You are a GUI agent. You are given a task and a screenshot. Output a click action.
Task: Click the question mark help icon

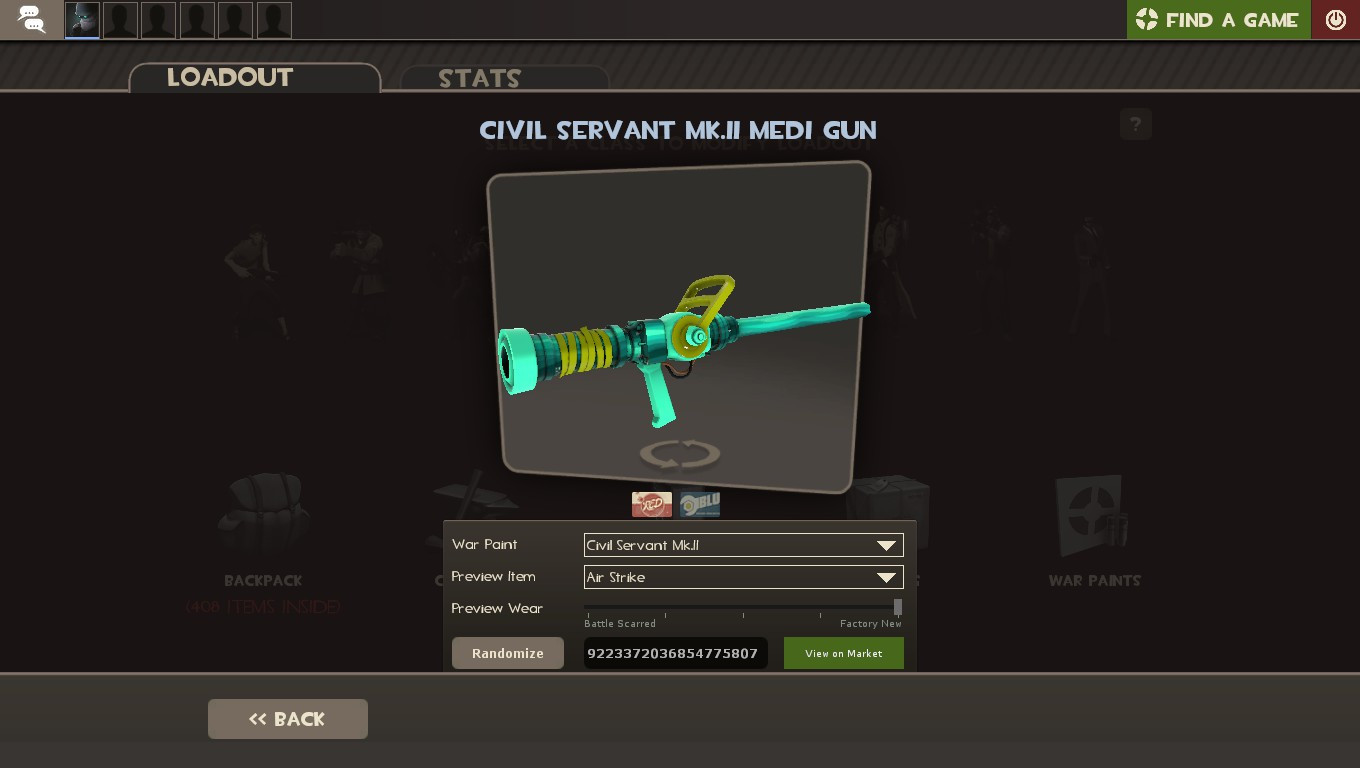(x=1135, y=124)
